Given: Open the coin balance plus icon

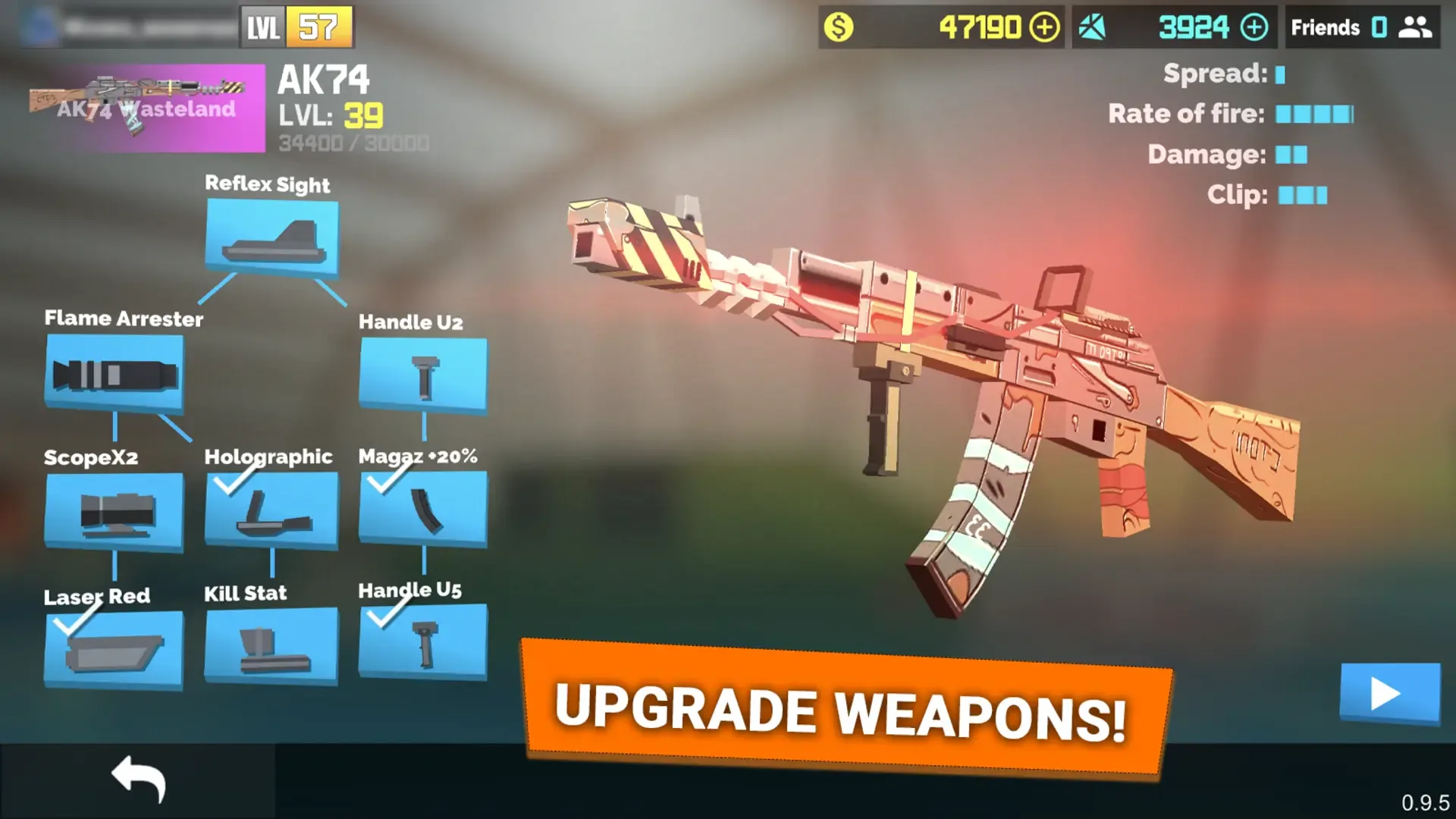Looking at the screenshot, I should point(1043,27).
